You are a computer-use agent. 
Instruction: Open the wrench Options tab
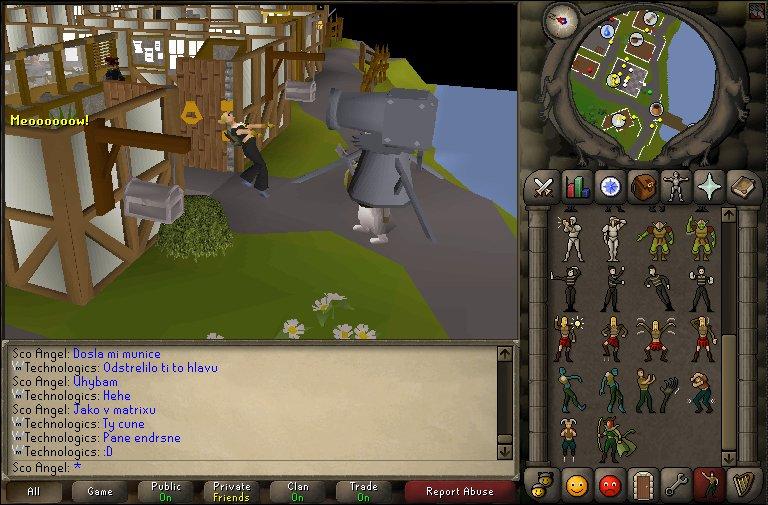(x=676, y=485)
